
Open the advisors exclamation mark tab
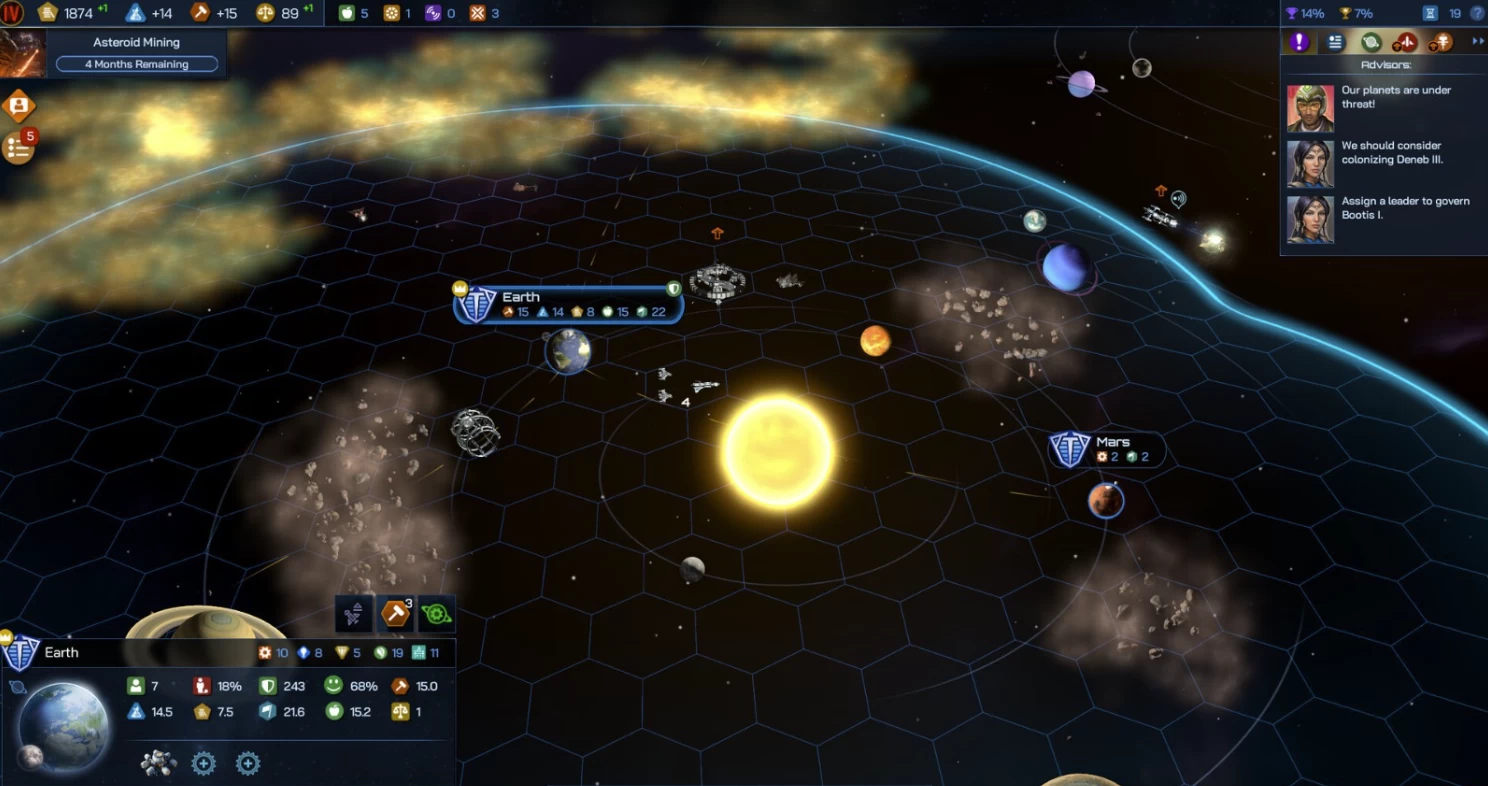click(1298, 42)
